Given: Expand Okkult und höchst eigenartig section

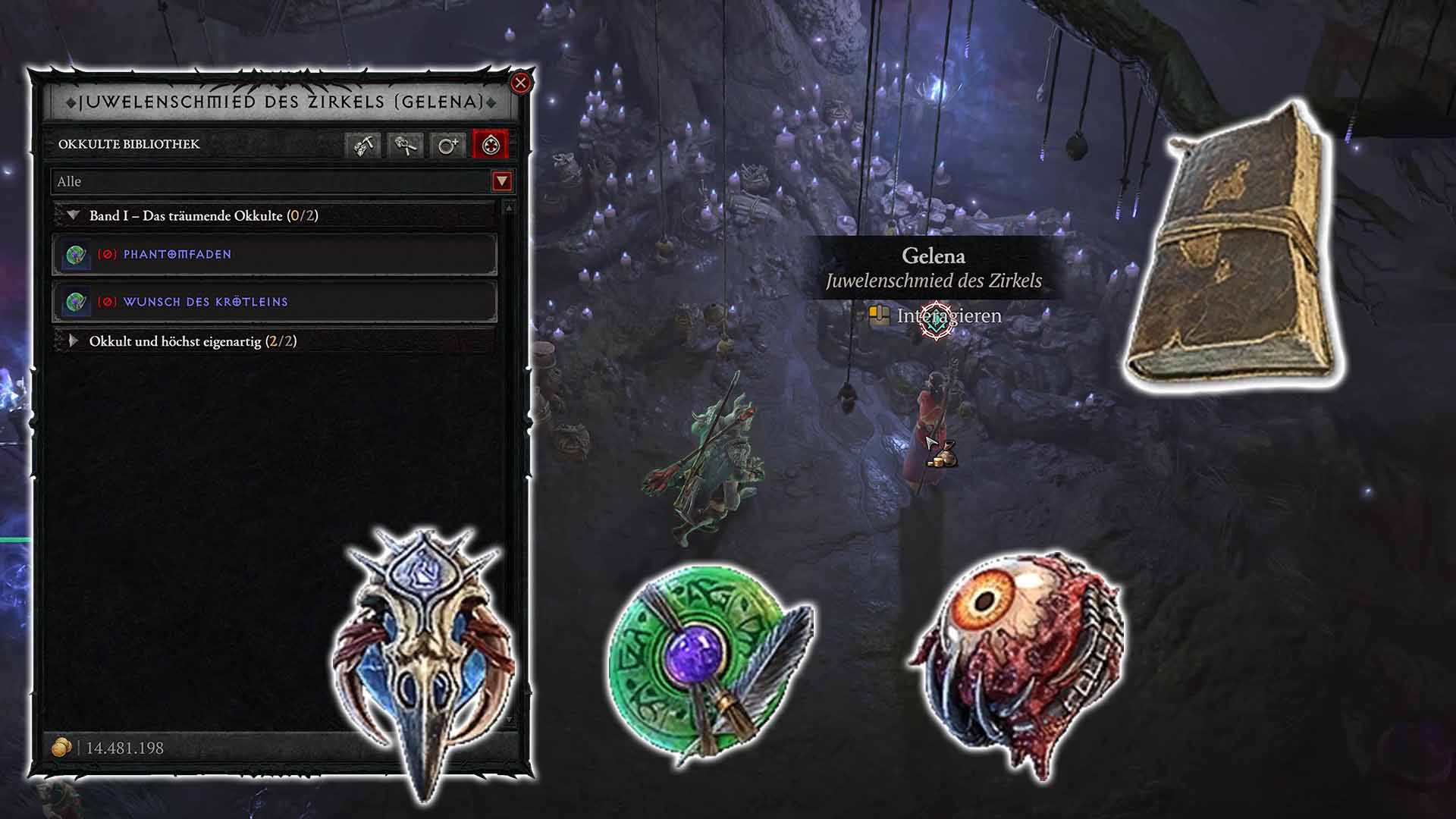Looking at the screenshot, I should click(x=72, y=341).
